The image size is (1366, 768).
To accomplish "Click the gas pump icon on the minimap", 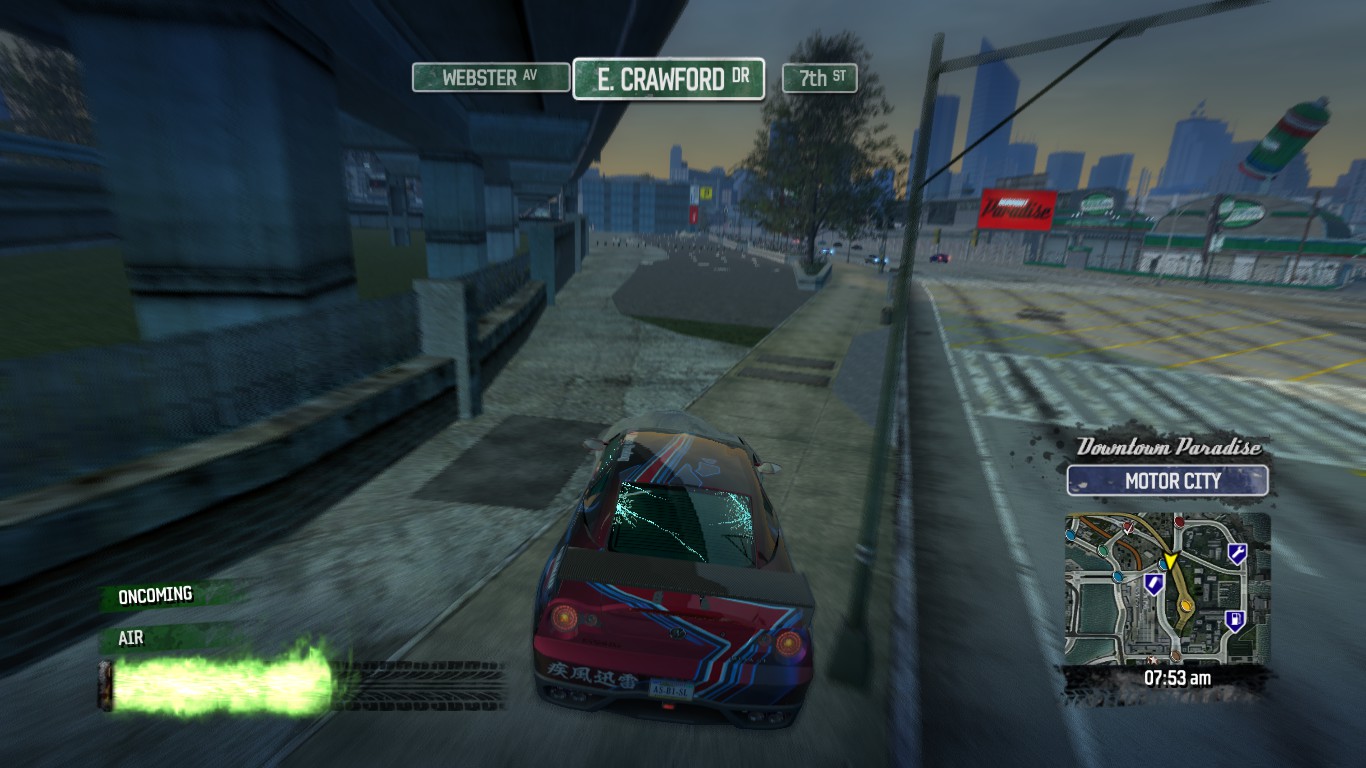I will pos(1235,620).
